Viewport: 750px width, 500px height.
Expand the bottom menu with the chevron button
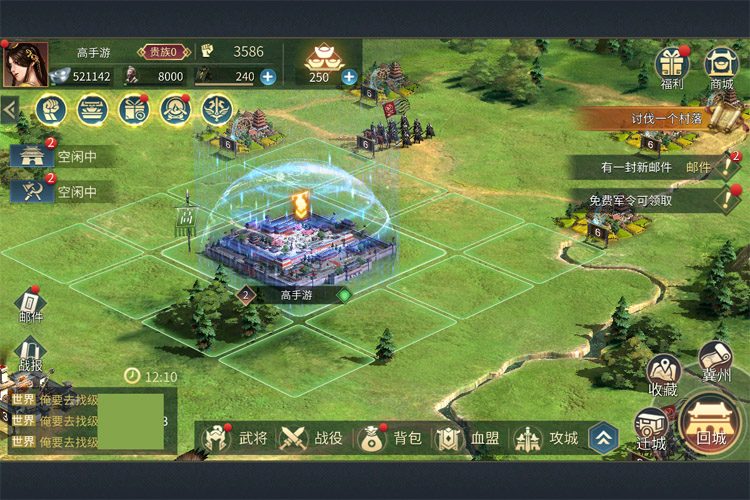[602, 437]
